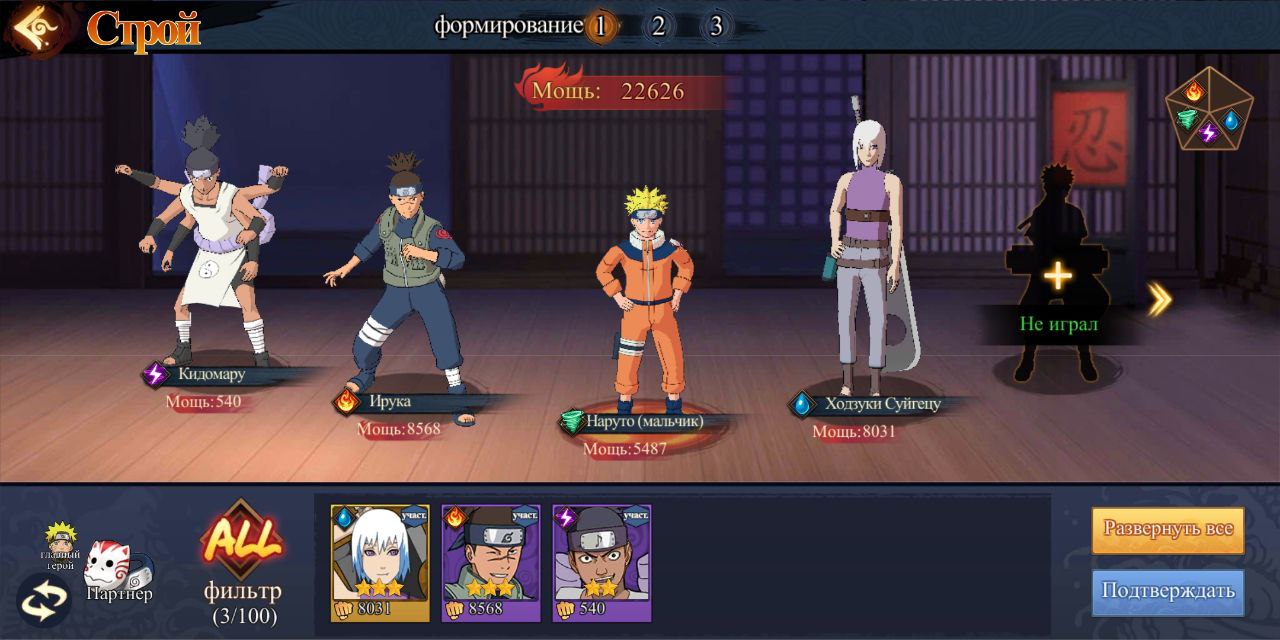Switch to formation 3
The height and width of the screenshot is (640, 1280).
pyautogui.click(x=716, y=26)
